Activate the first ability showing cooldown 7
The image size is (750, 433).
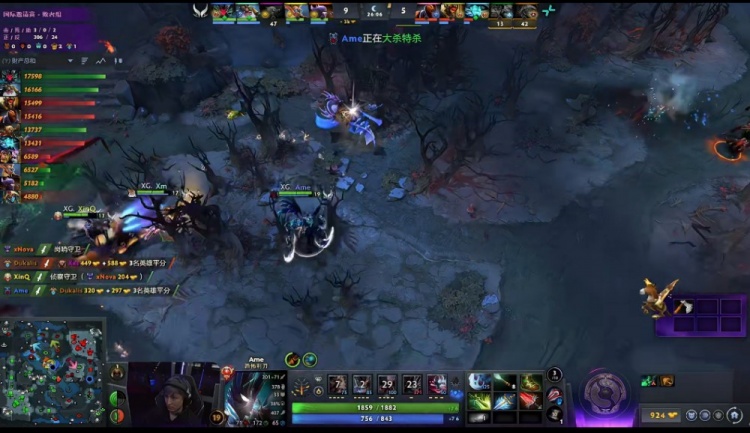tap(338, 385)
